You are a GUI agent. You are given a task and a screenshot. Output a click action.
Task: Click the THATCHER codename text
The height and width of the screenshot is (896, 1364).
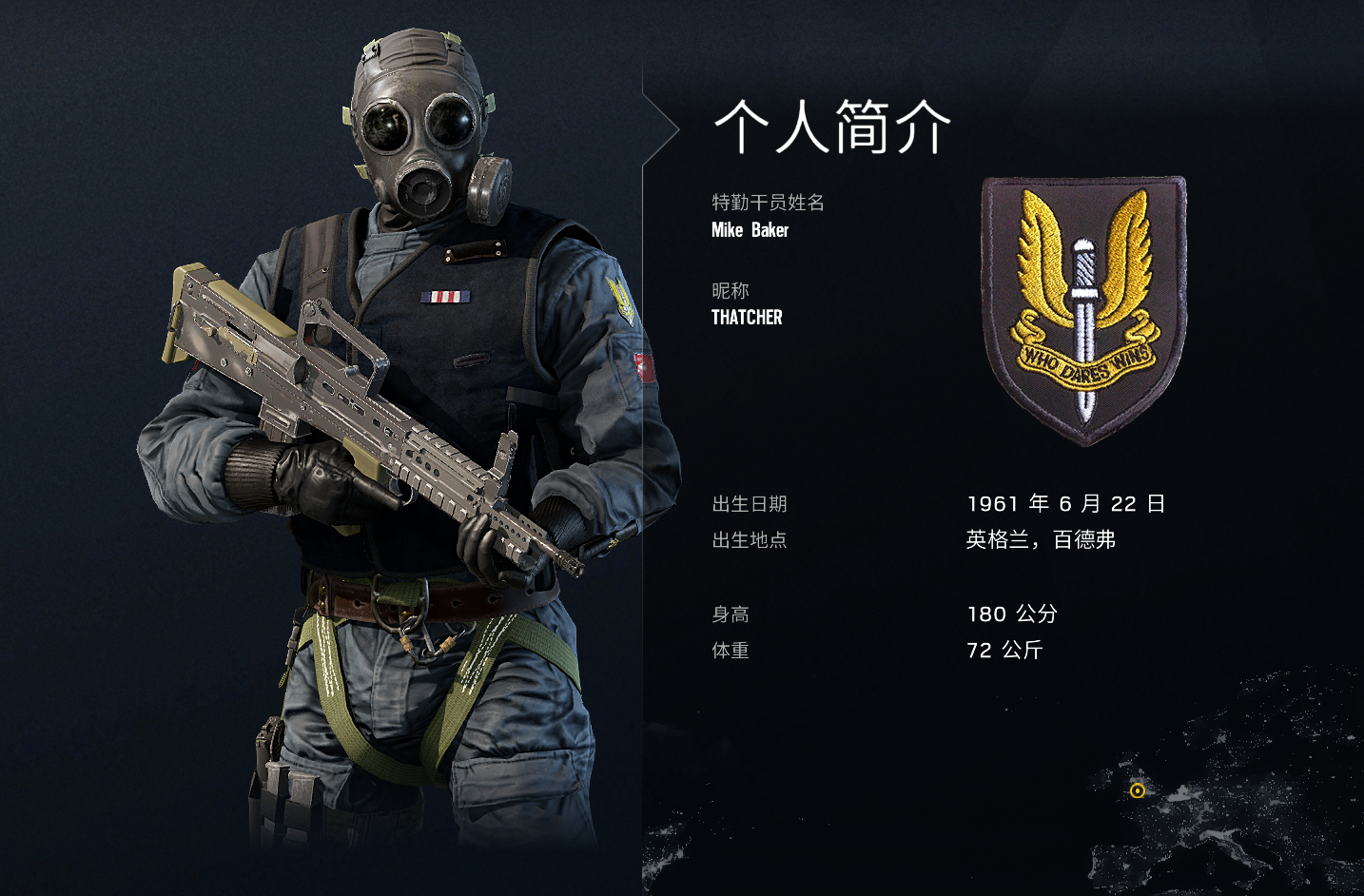[746, 318]
